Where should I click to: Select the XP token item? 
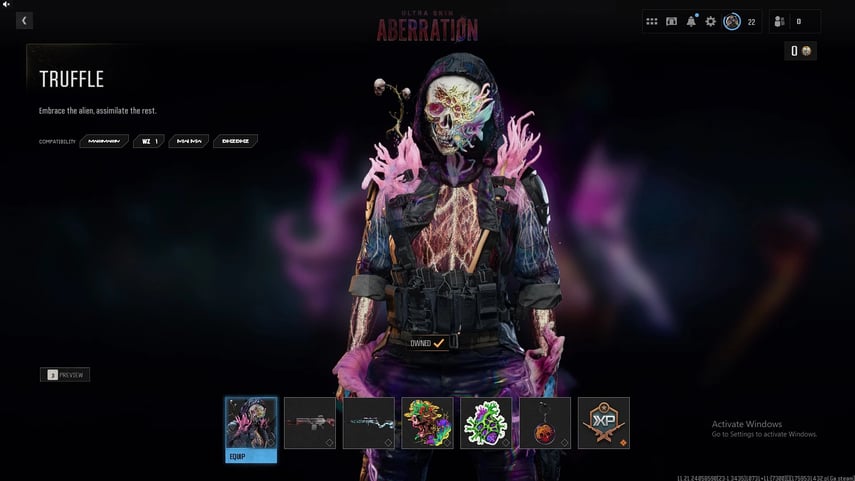coord(604,423)
